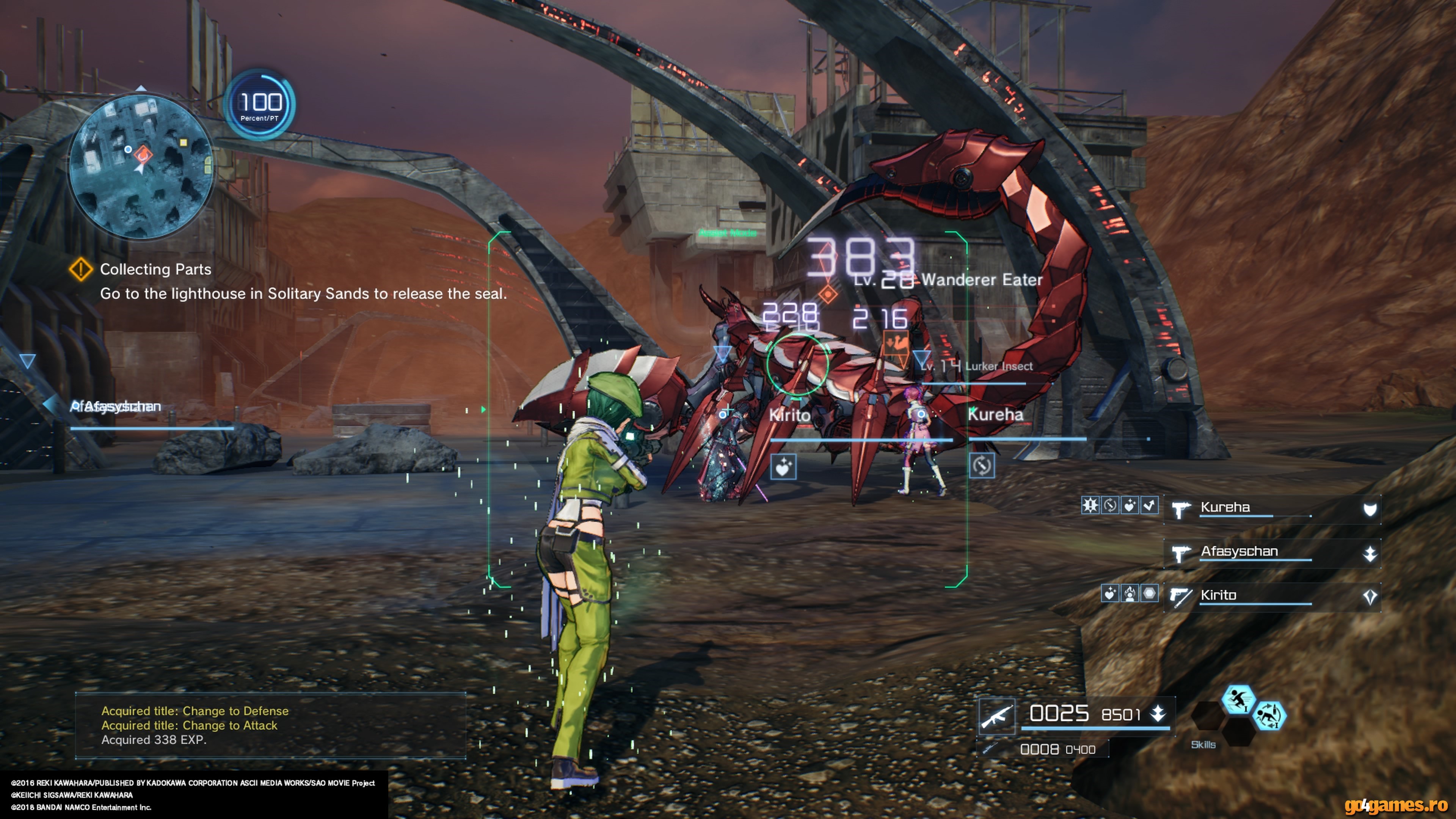Click Kureha's checkmark arrow buff icon
This screenshot has height=819, width=1456.
[1149, 505]
